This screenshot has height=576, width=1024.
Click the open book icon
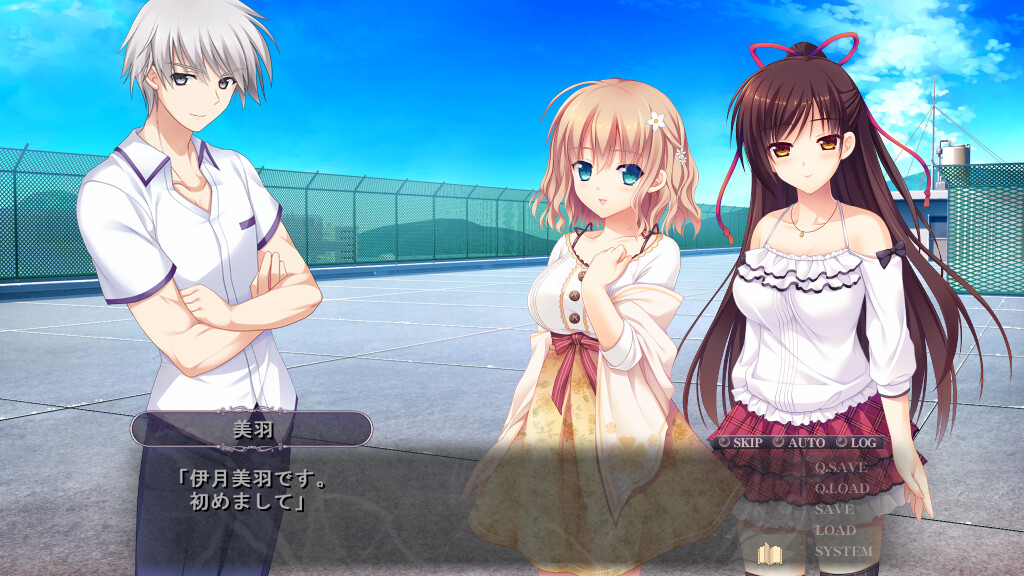[769, 553]
